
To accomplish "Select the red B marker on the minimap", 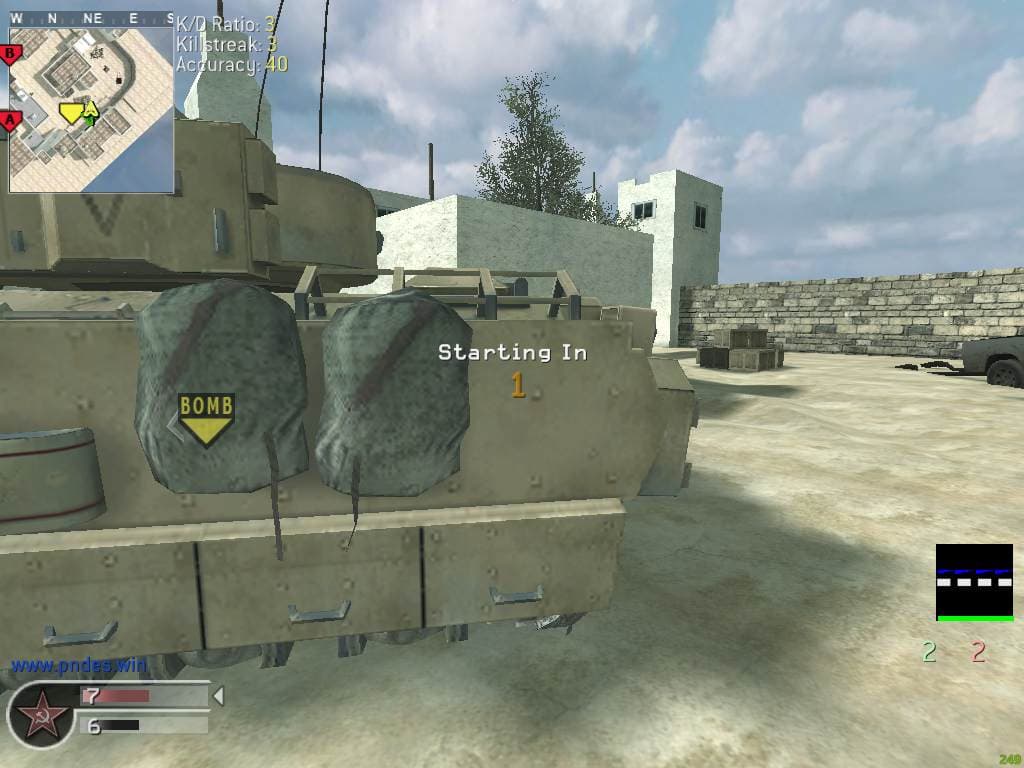I will pos(11,53).
